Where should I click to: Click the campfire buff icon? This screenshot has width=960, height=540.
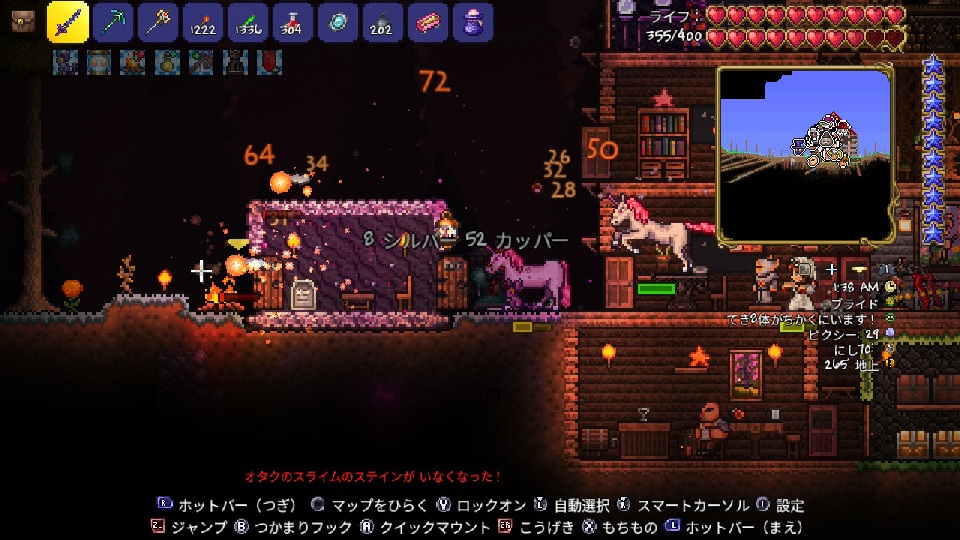click(131, 62)
